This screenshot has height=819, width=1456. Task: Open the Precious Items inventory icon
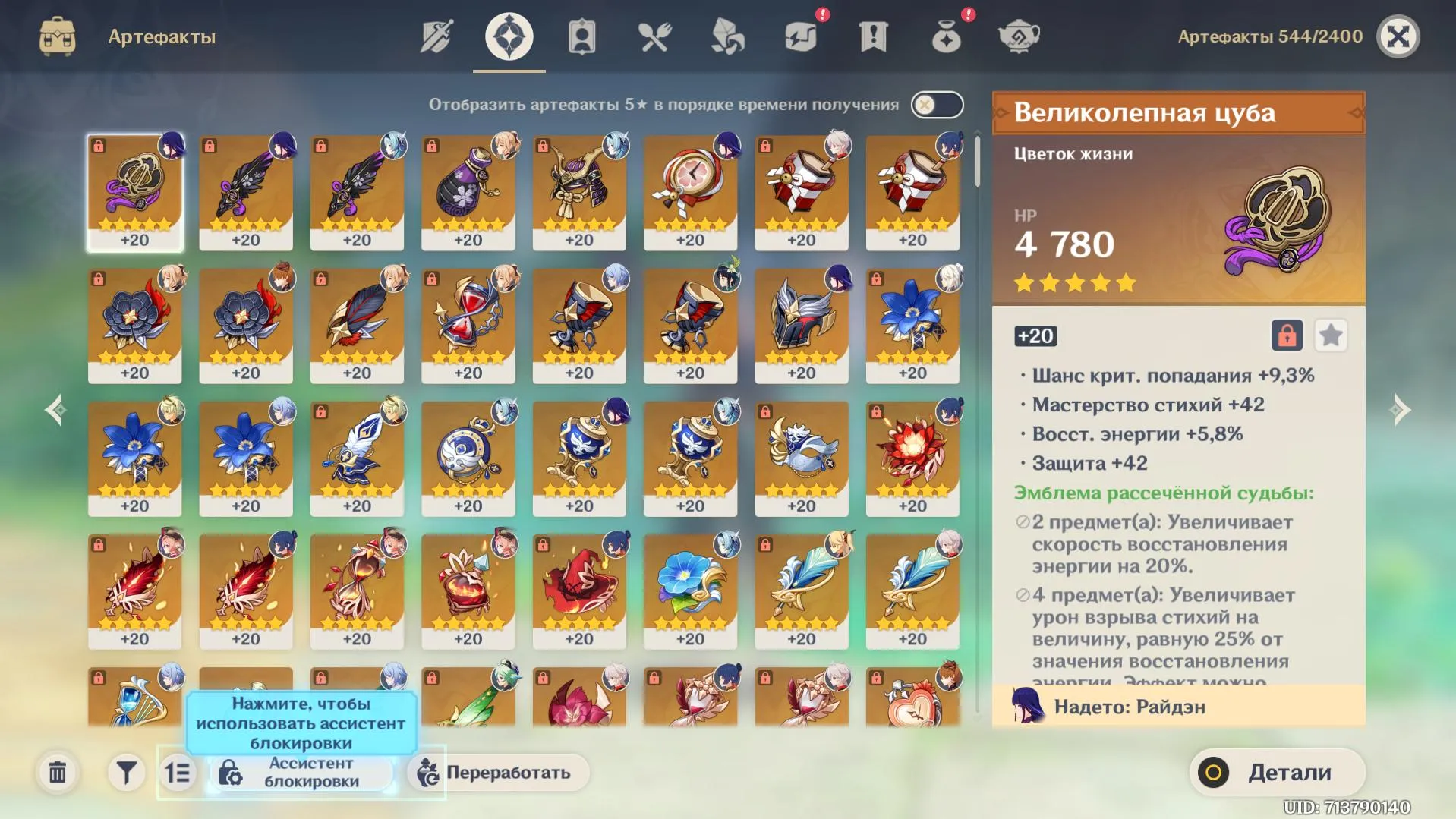coord(945,35)
